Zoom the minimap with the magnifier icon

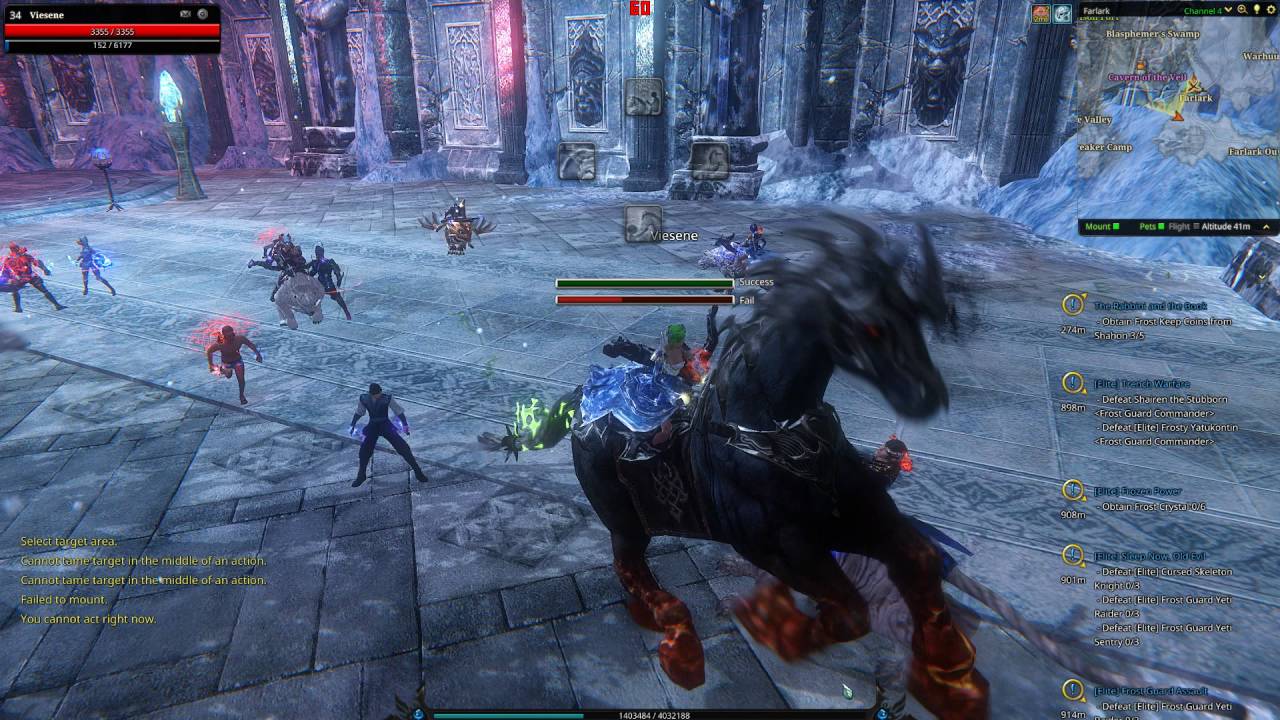click(1242, 10)
